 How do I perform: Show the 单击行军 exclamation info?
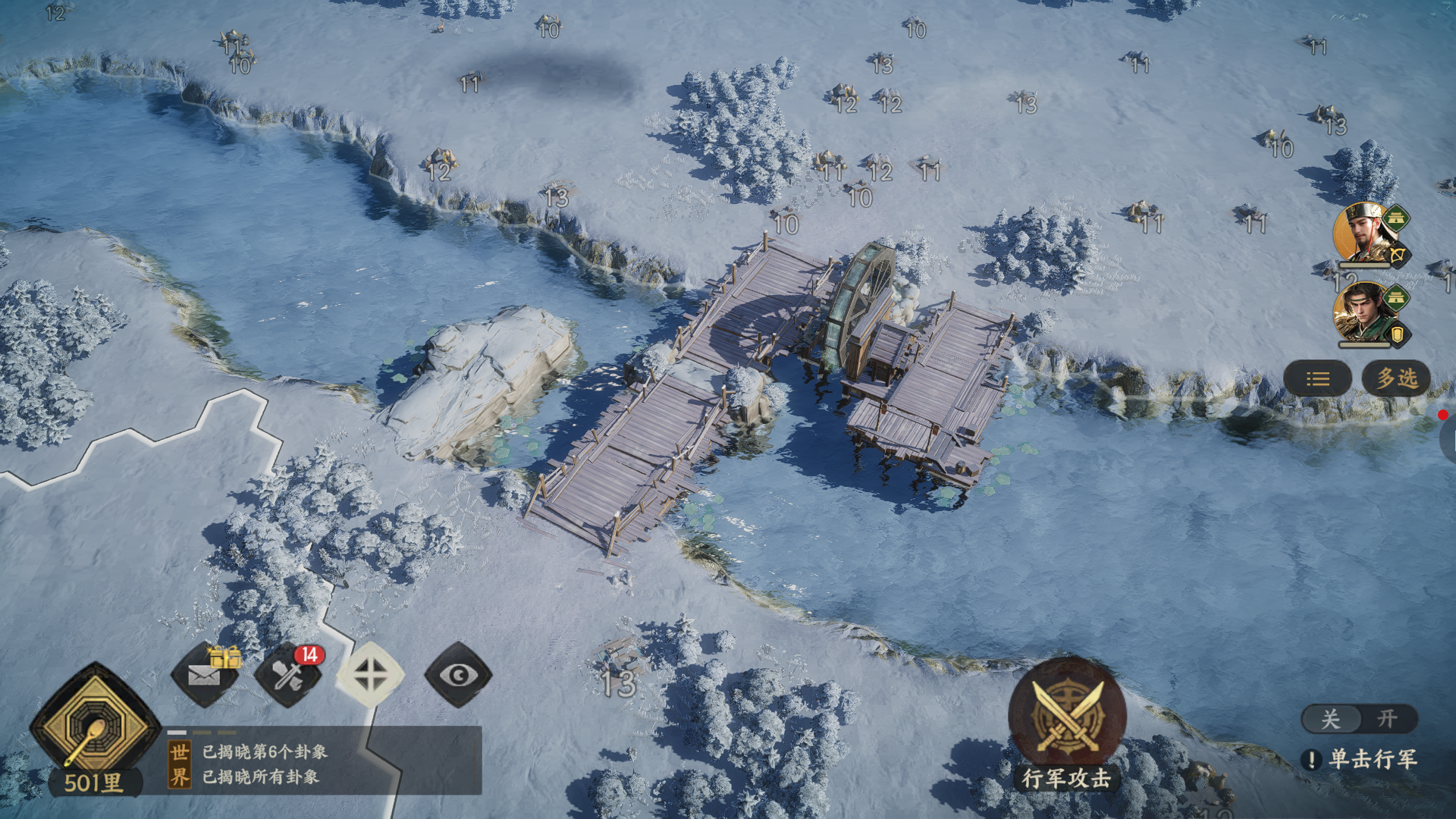pyautogui.click(x=1311, y=759)
